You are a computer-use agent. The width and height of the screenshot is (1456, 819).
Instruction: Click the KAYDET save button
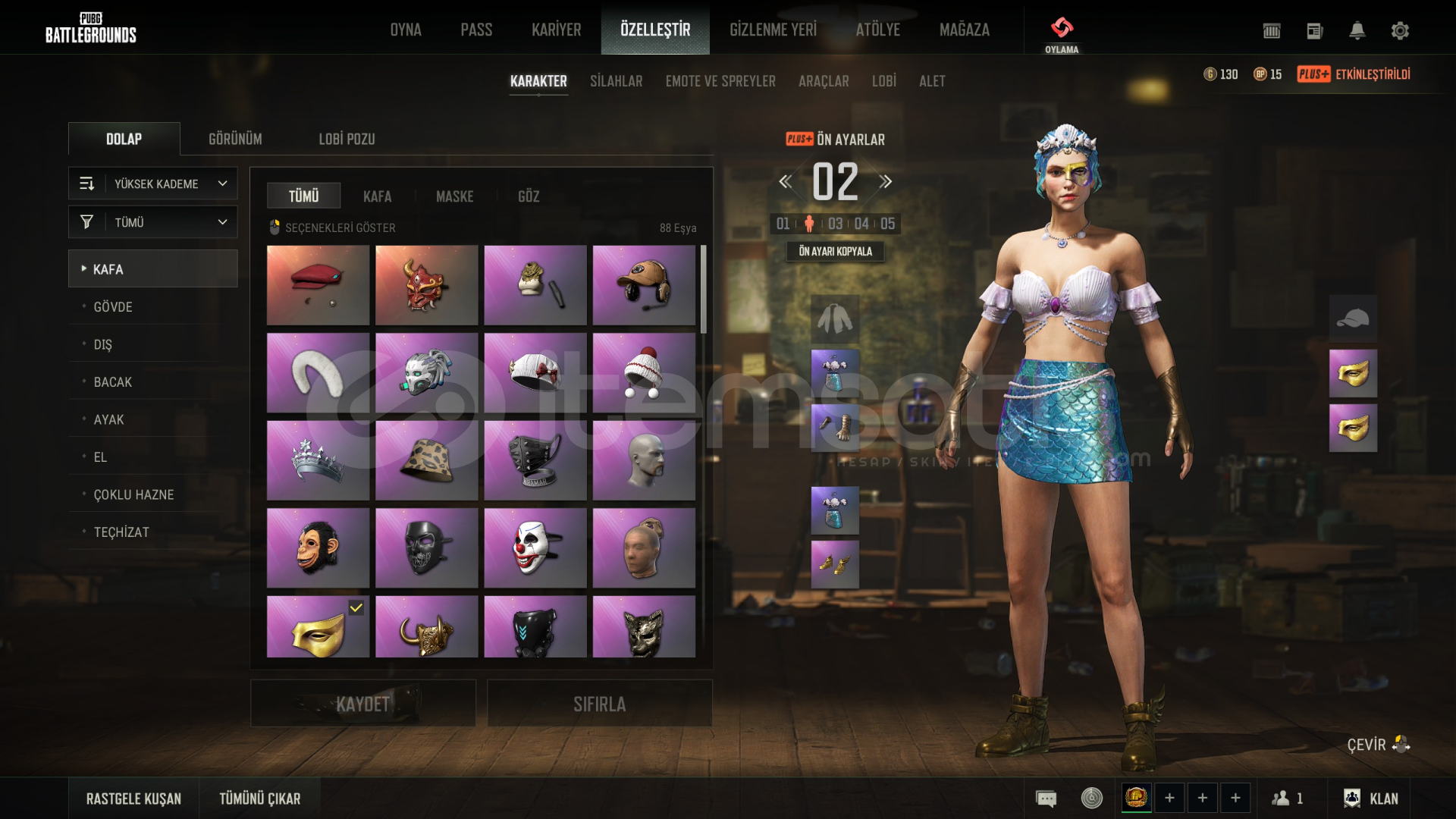point(363,704)
